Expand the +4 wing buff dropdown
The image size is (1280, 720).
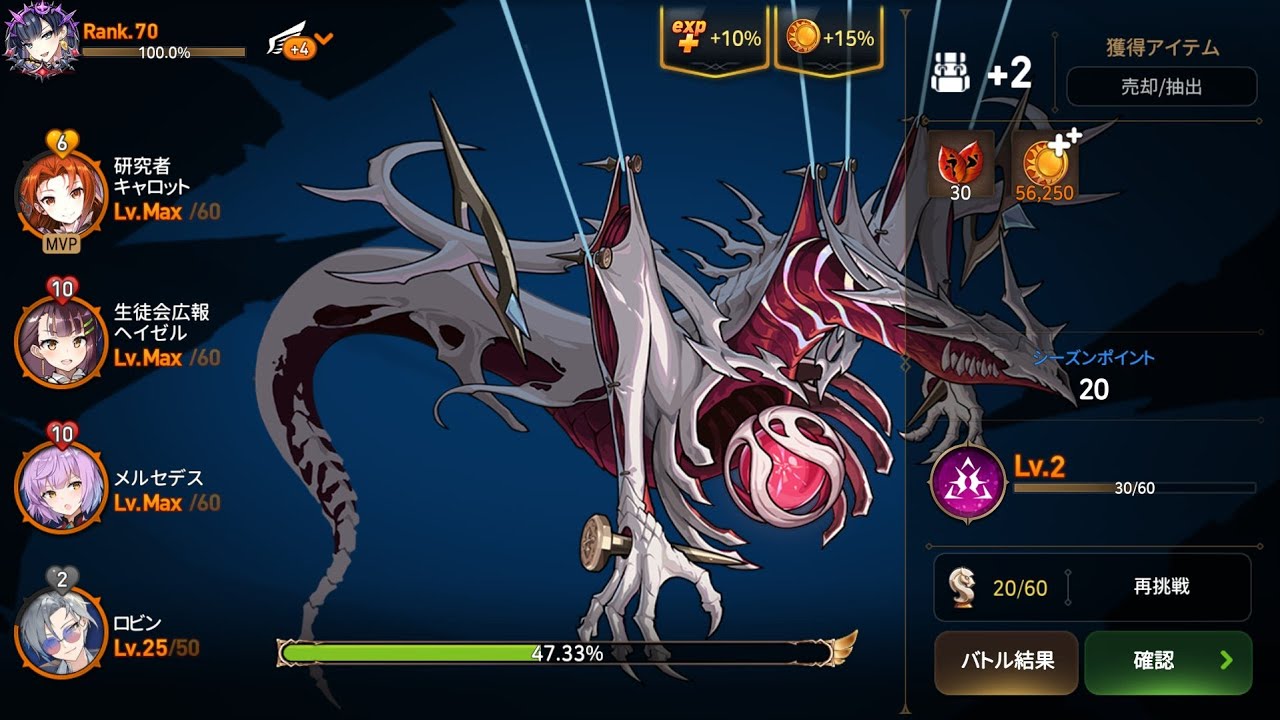pos(301,43)
